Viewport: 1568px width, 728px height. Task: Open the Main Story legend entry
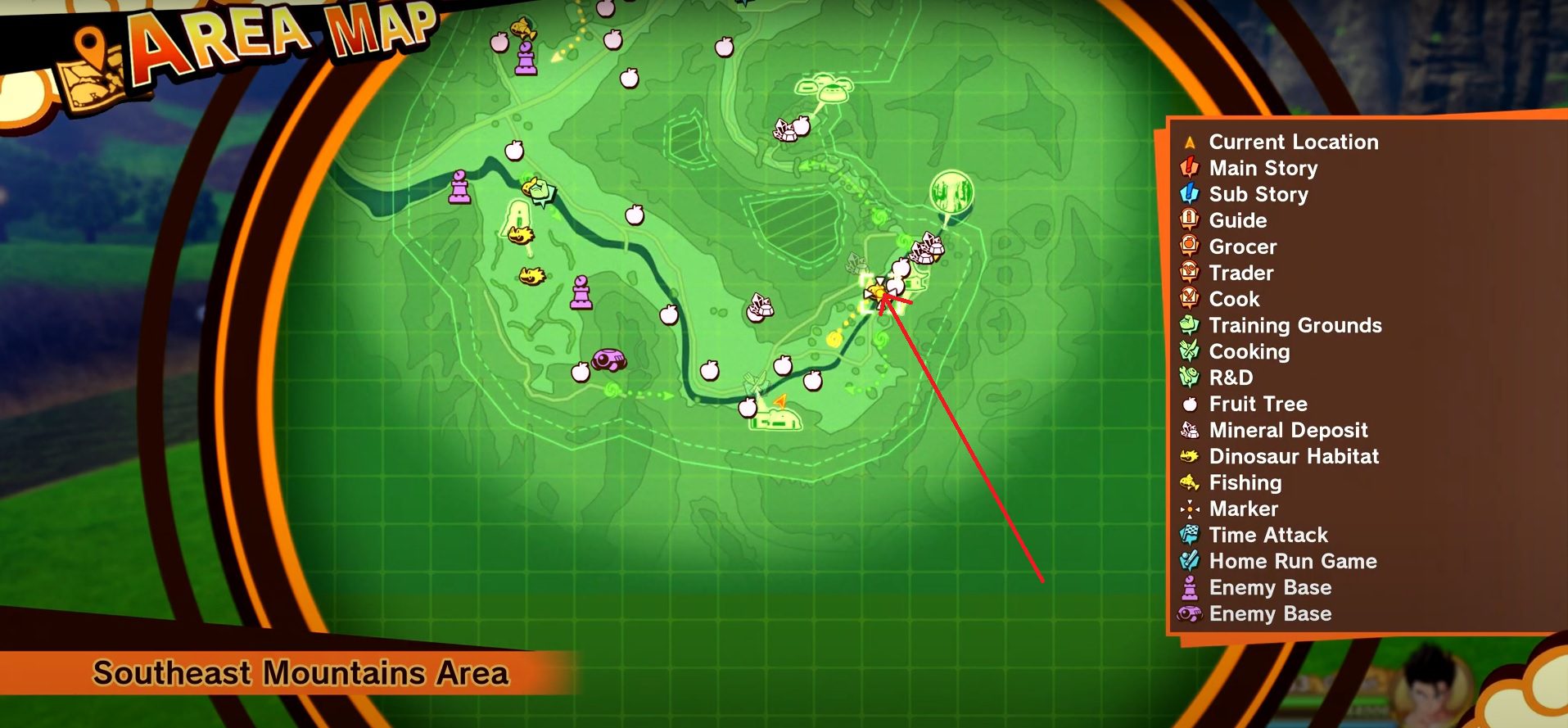(x=1189, y=168)
